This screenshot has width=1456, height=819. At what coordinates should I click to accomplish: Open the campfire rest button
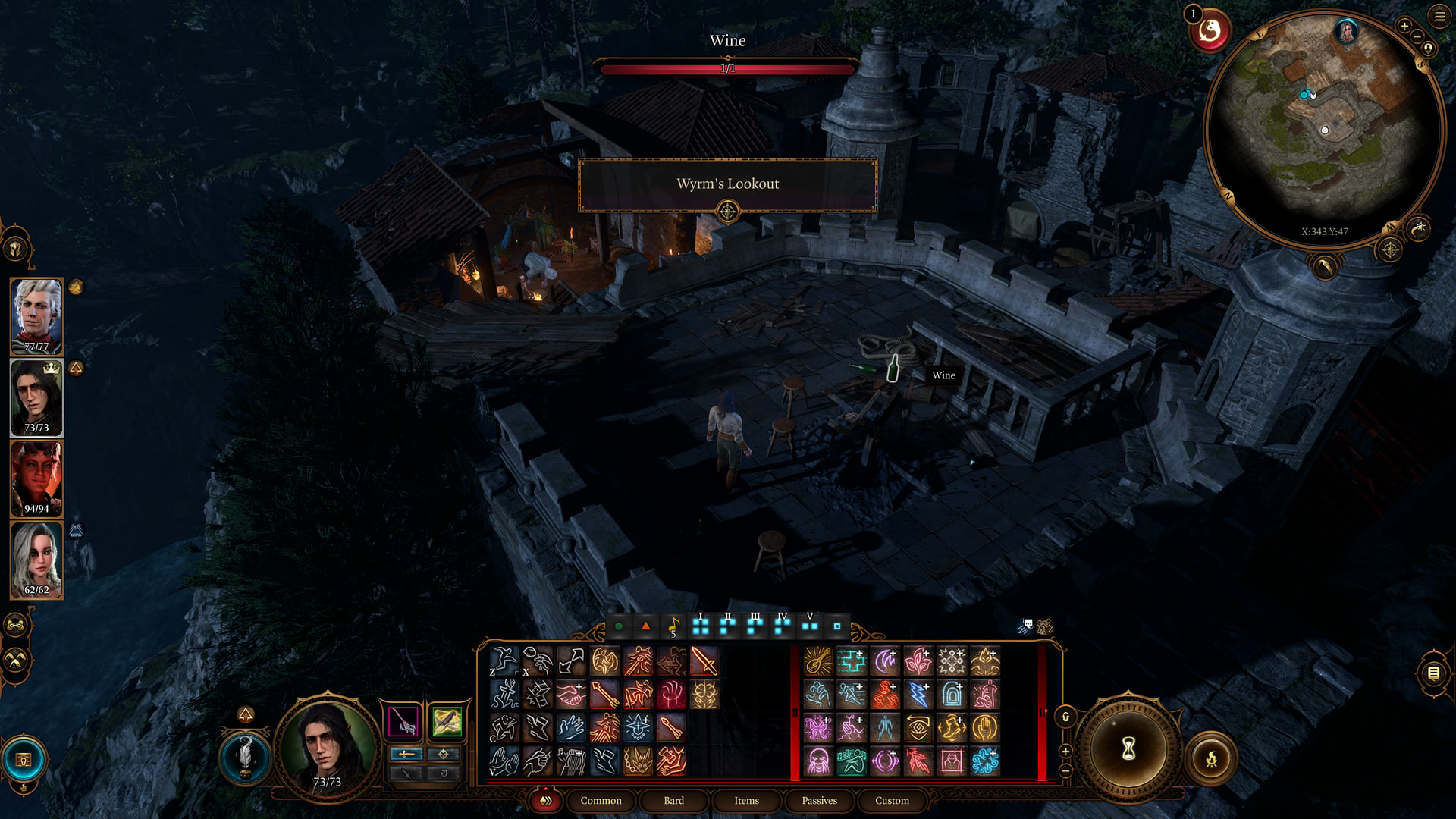[x=1211, y=758]
